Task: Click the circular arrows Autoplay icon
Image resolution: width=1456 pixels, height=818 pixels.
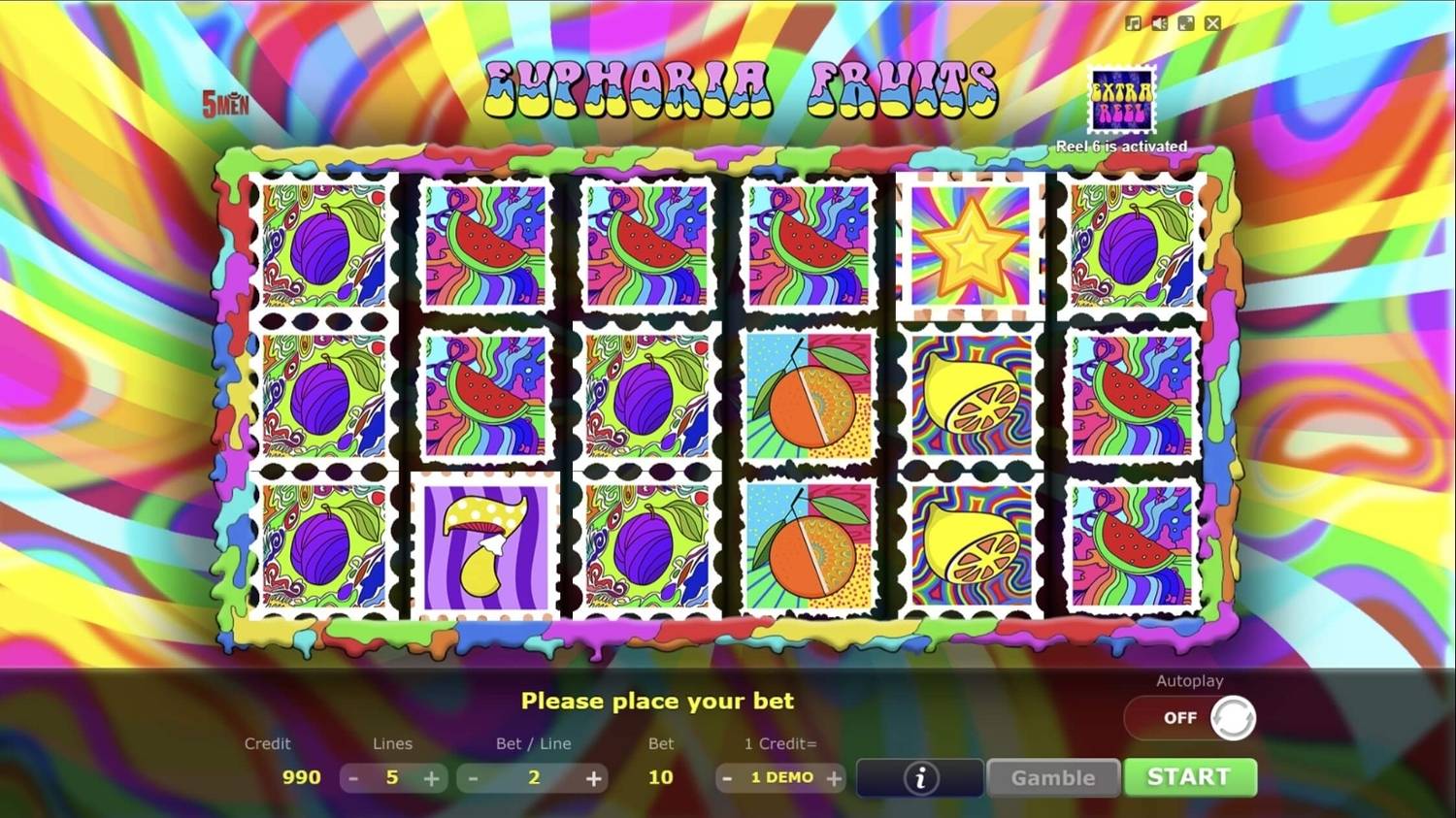Action: (x=1234, y=718)
